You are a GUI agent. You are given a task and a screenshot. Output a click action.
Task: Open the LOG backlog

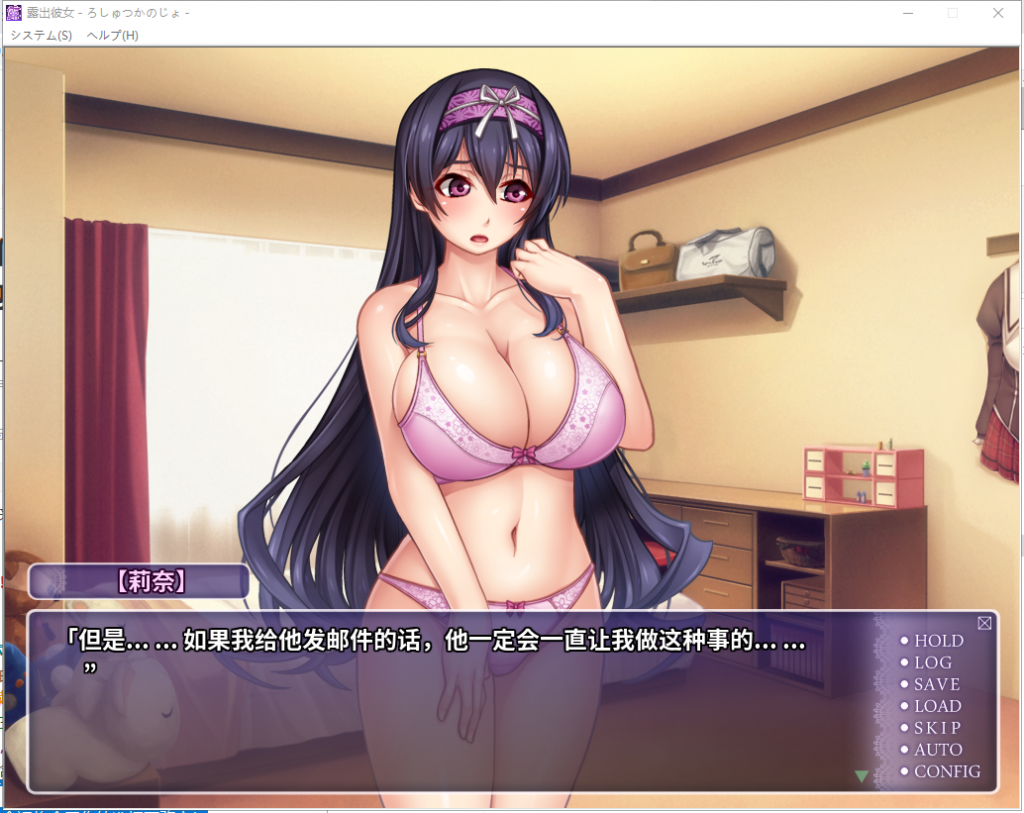click(x=932, y=663)
